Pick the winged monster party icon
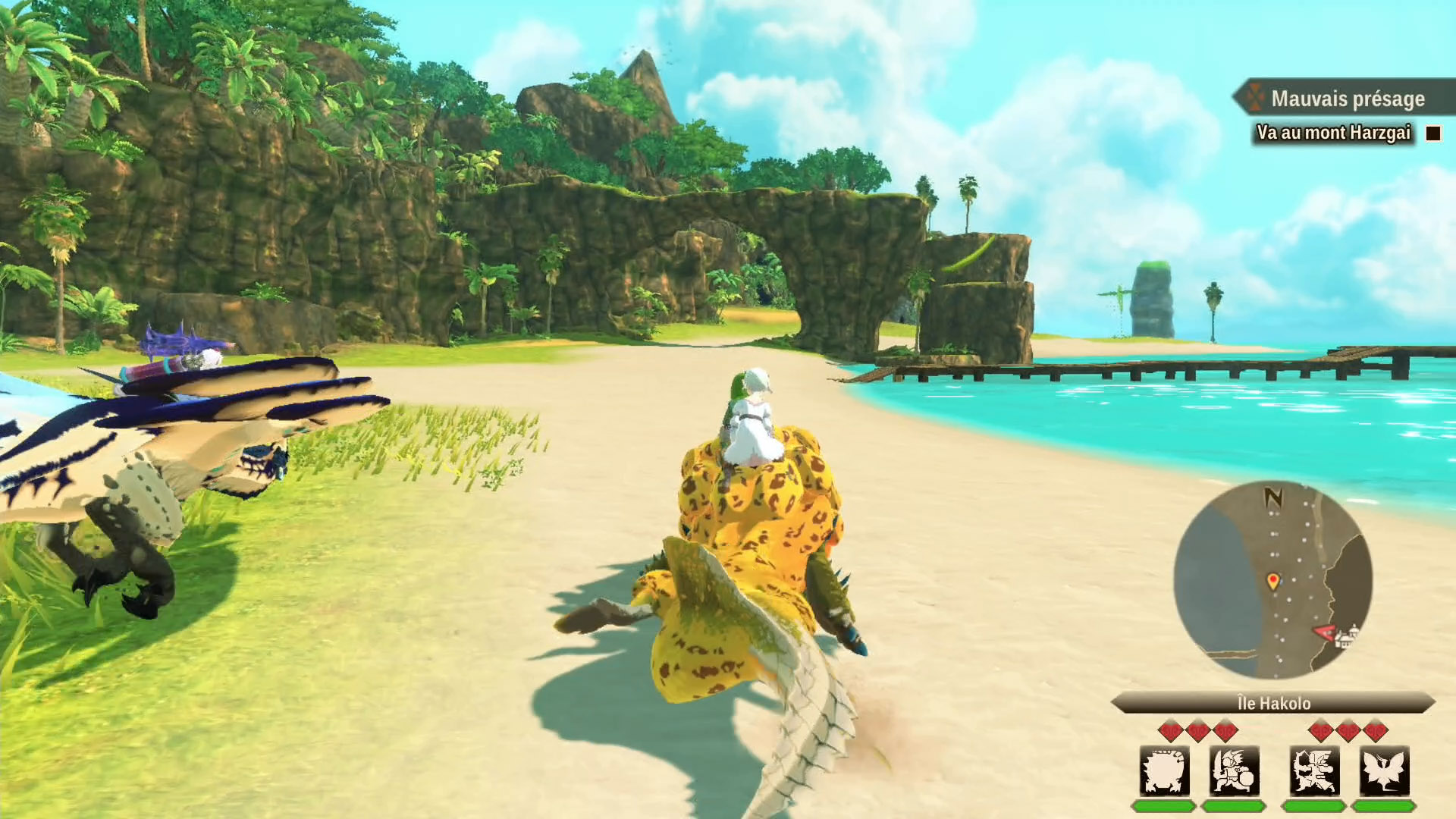Screen dimensions: 1456x819 coord(1384,771)
